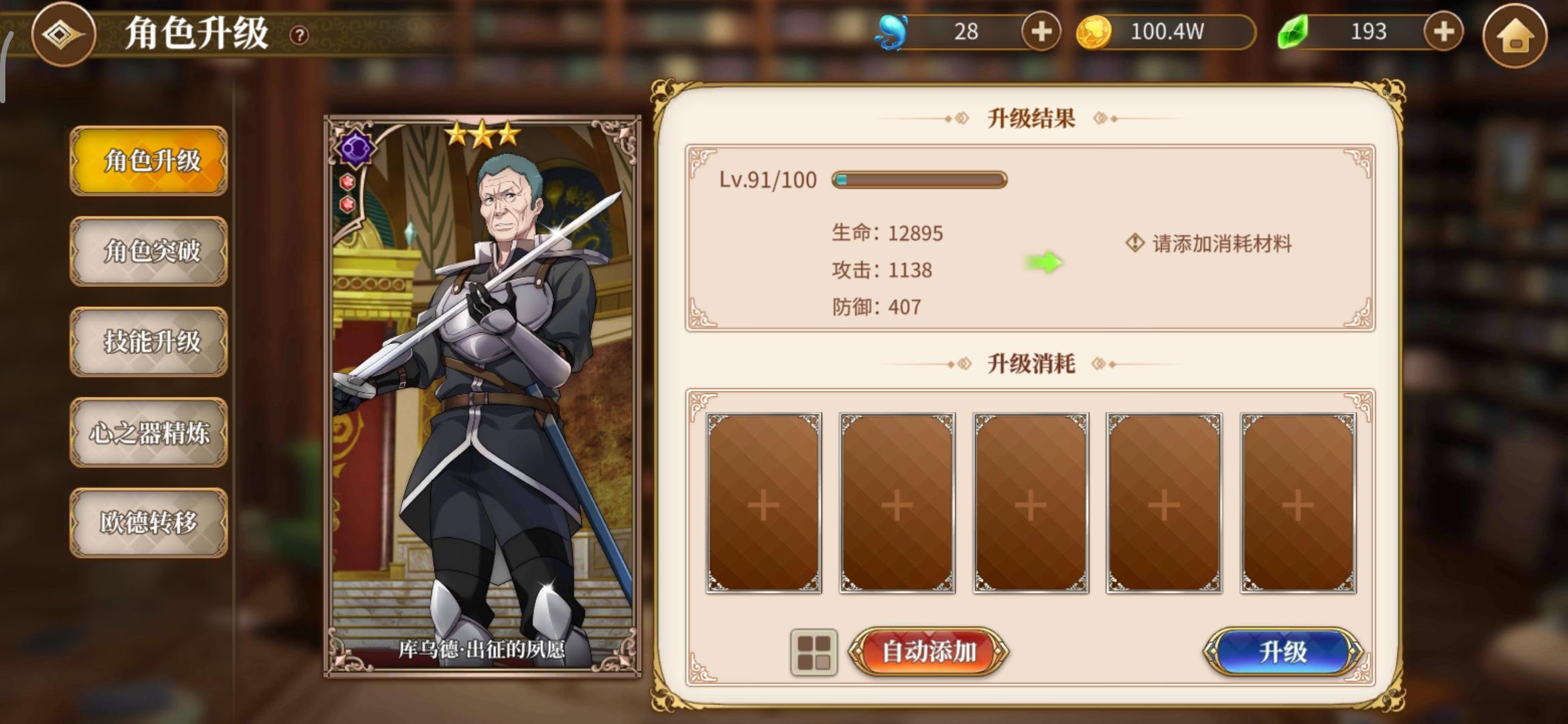Image resolution: width=1568 pixels, height=724 pixels.
Task: Click the plus beside the blue water currency
Action: tap(1041, 31)
